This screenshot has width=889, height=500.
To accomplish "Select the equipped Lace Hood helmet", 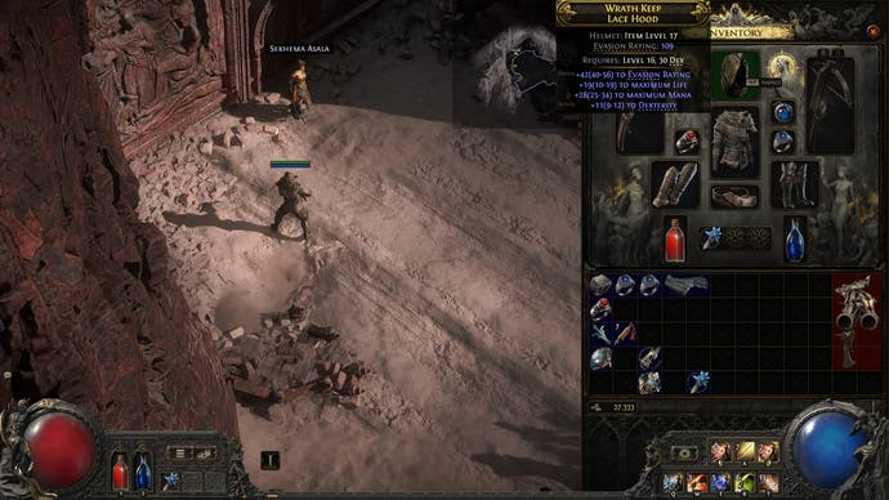I will (x=738, y=75).
